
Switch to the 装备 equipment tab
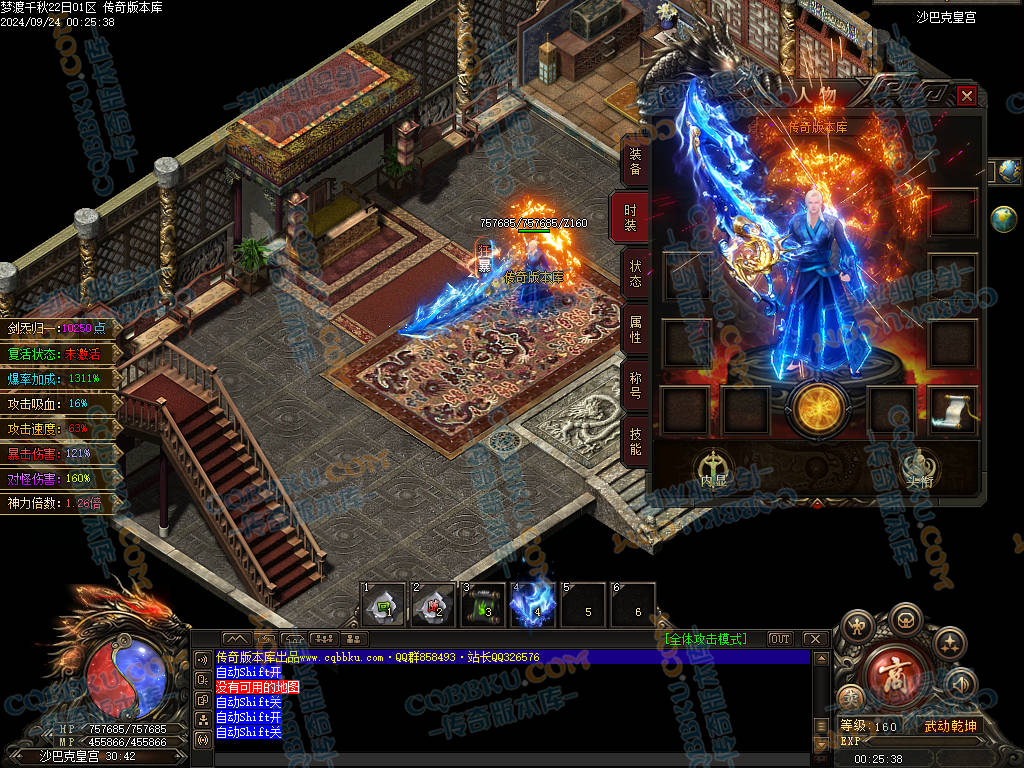pyautogui.click(x=635, y=162)
